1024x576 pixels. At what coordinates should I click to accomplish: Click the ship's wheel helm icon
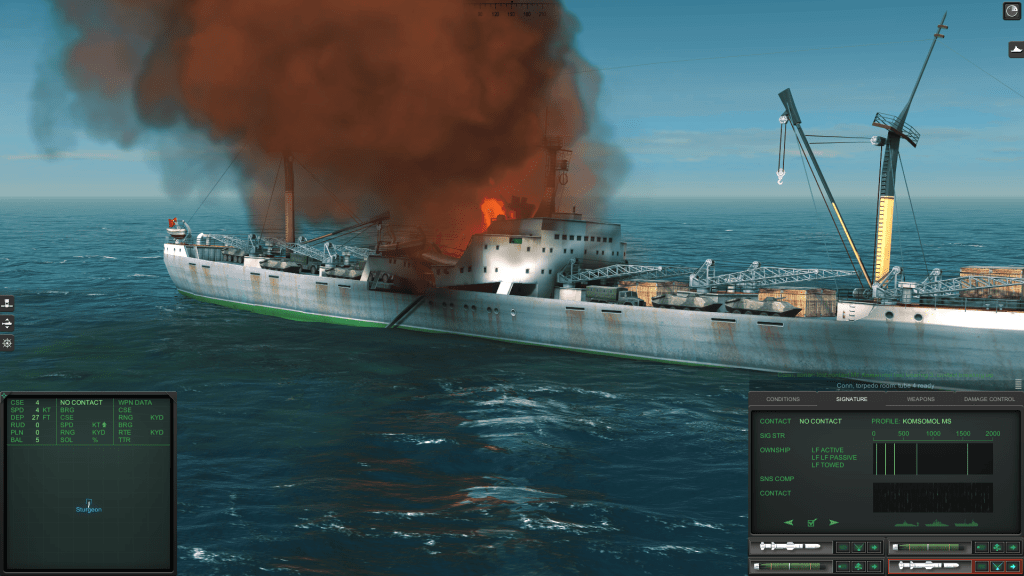click(7, 344)
